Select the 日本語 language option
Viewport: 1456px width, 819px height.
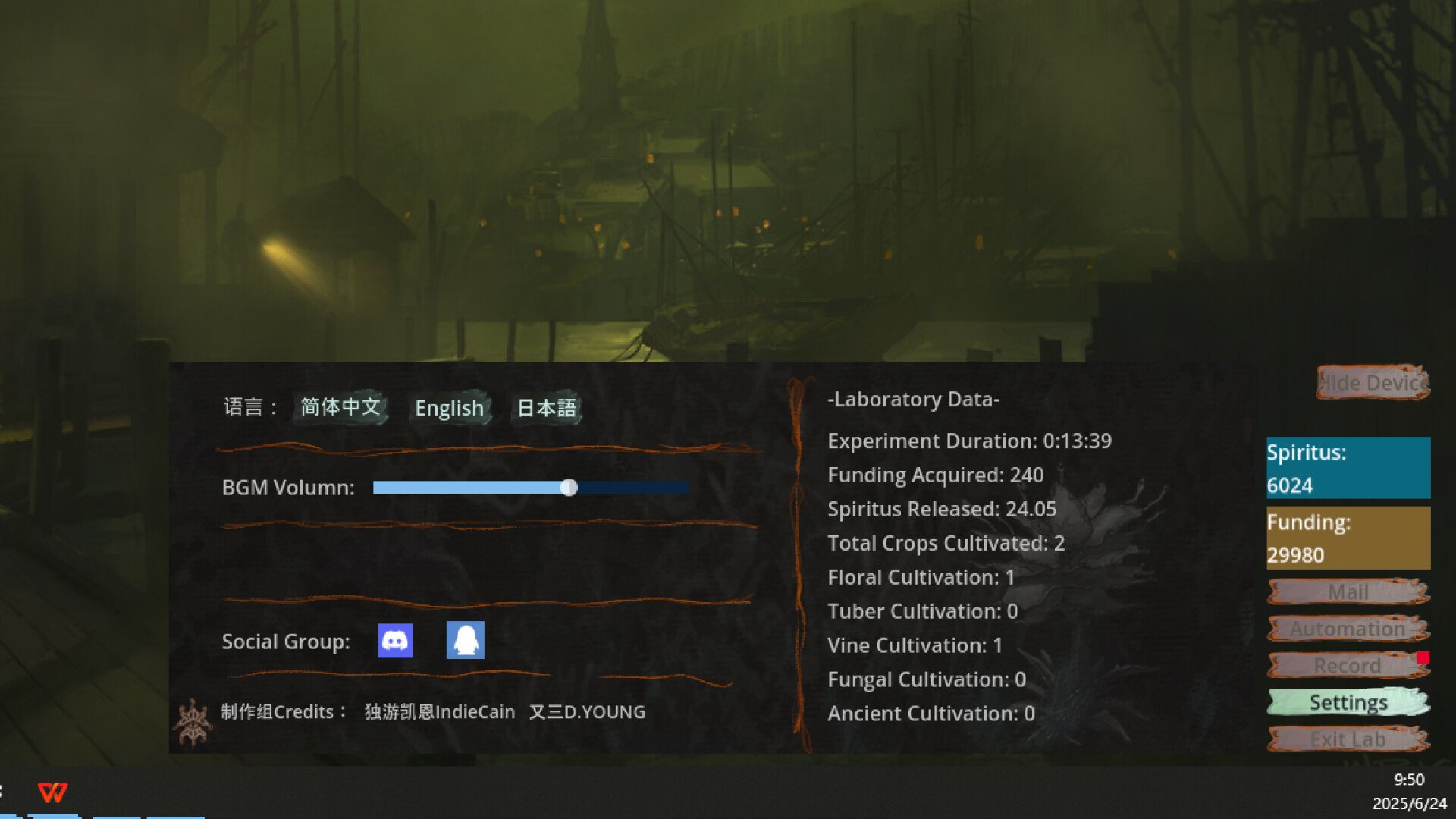546,408
